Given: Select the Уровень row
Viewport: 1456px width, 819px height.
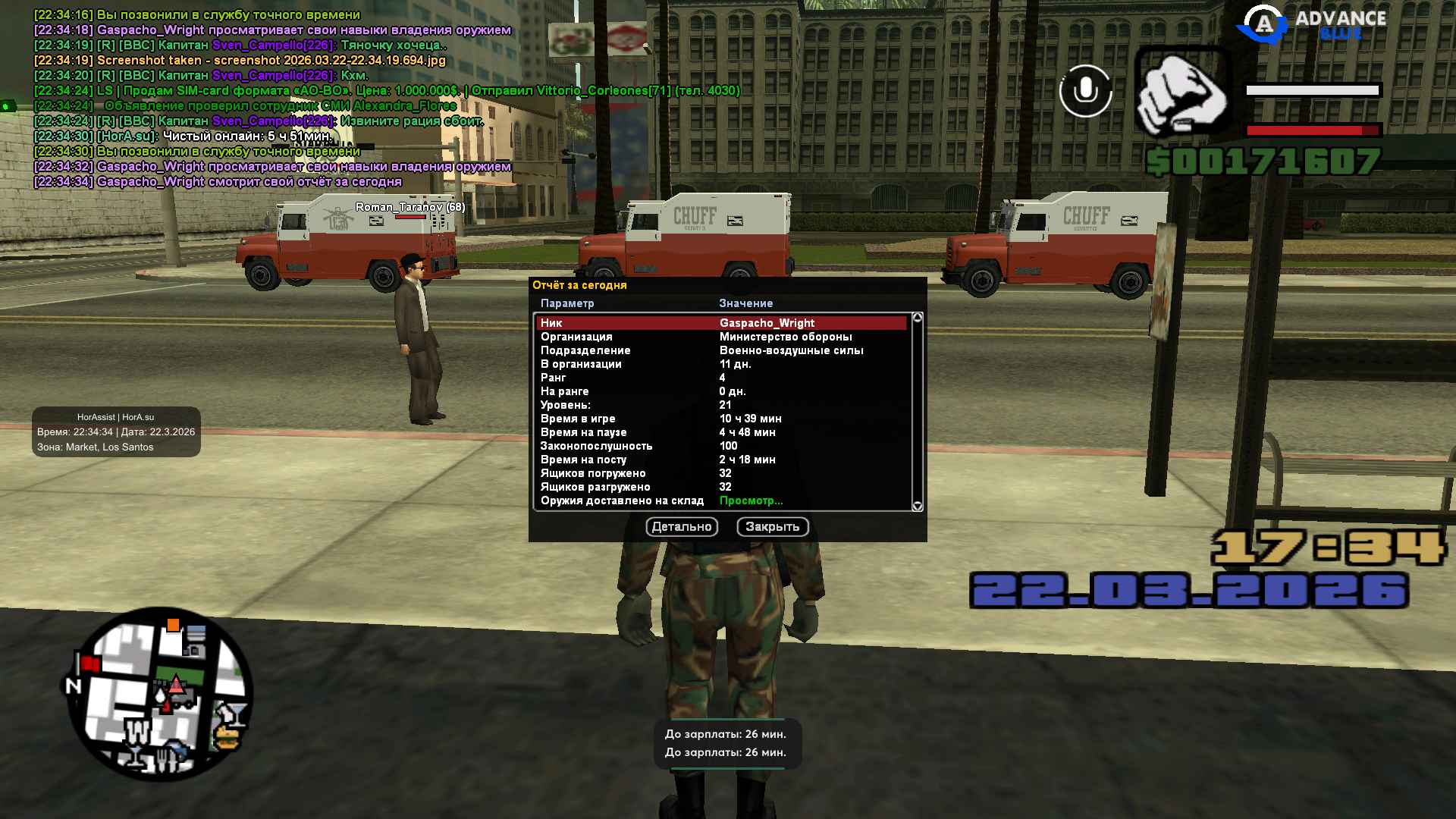Looking at the screenshot, I should [x=720, y=405].
